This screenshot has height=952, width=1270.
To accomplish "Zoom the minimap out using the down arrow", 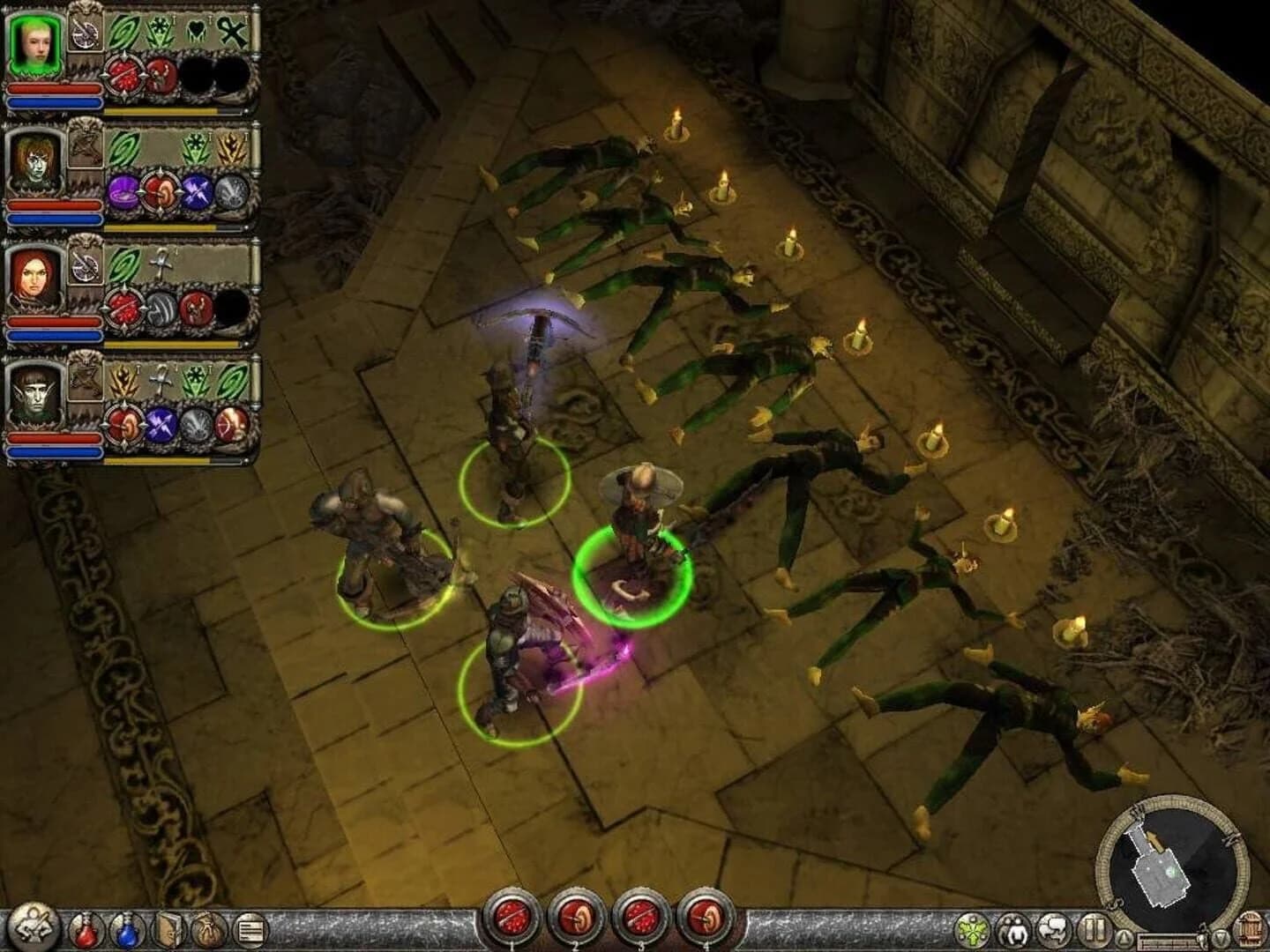I will pyautogui.click(x=1220, y=936).
